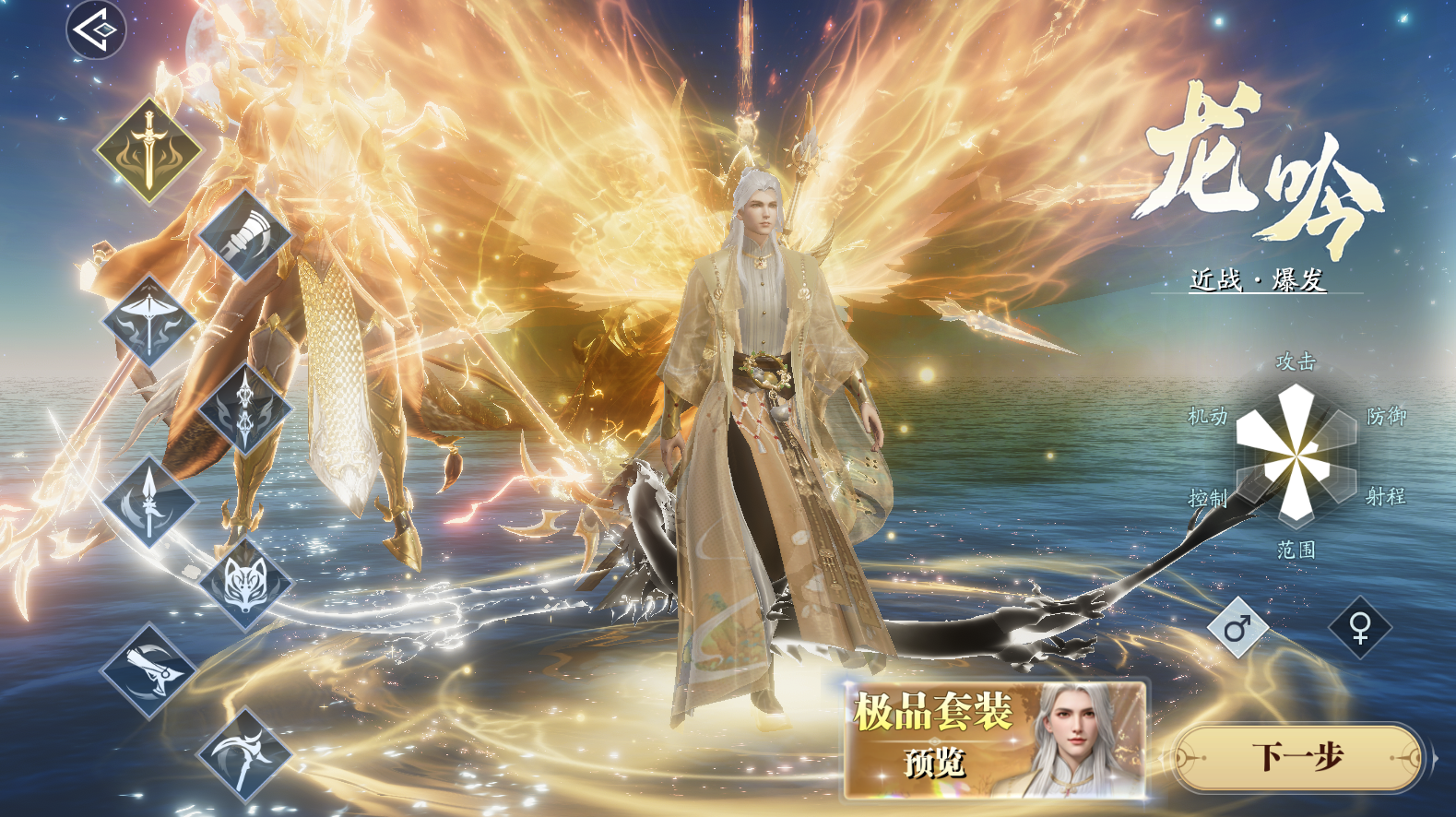This screenshot has height=817, width=1456.
Task: Select the hook blade class icon
Action: point(150,669)
